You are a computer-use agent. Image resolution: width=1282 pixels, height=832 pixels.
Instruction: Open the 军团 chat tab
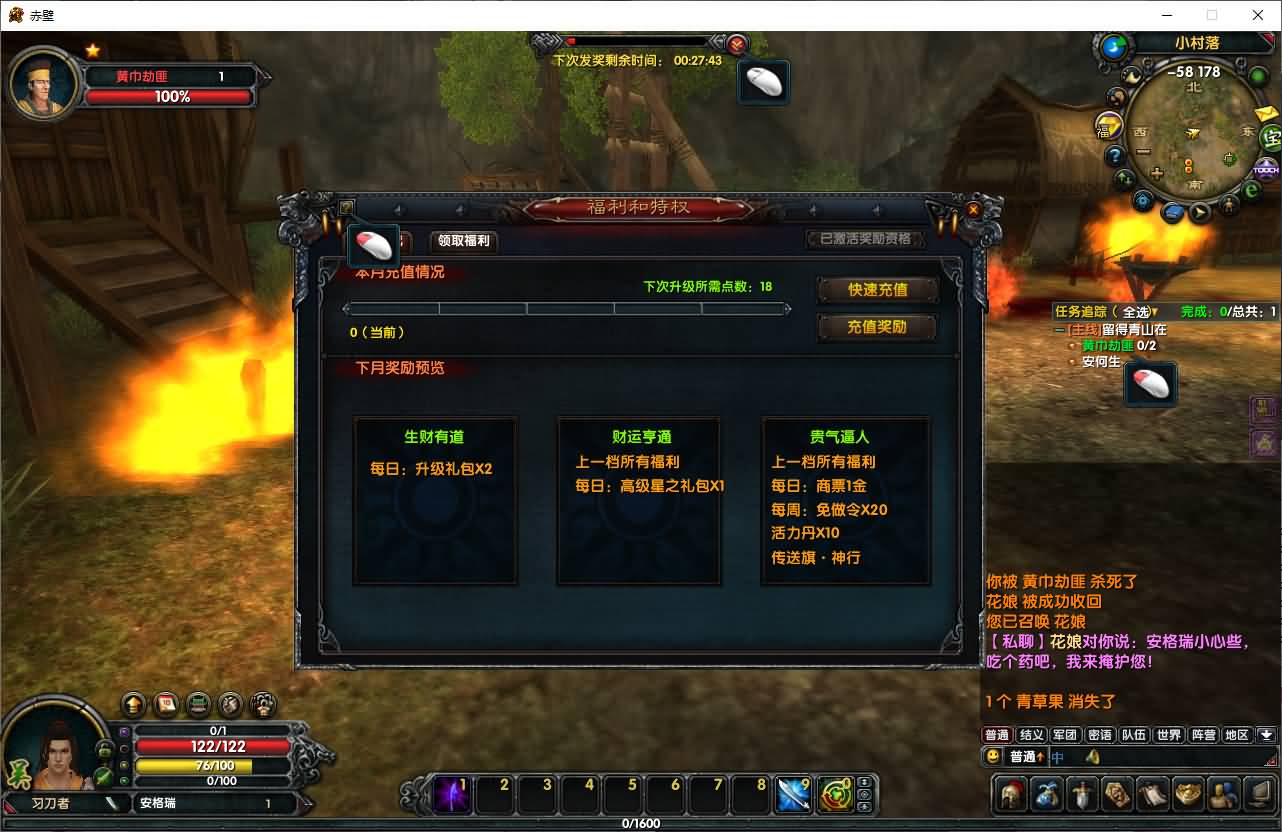point(1065,735)
